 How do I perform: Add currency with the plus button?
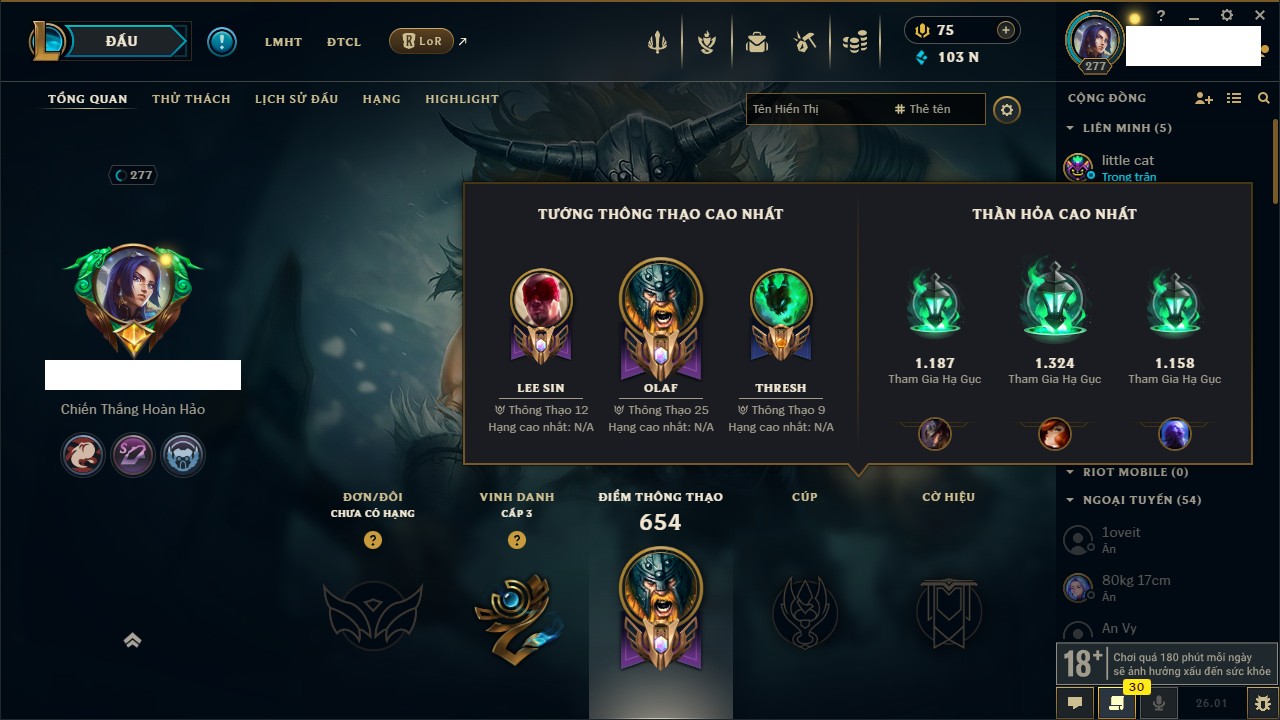[x=1006, y=30]
